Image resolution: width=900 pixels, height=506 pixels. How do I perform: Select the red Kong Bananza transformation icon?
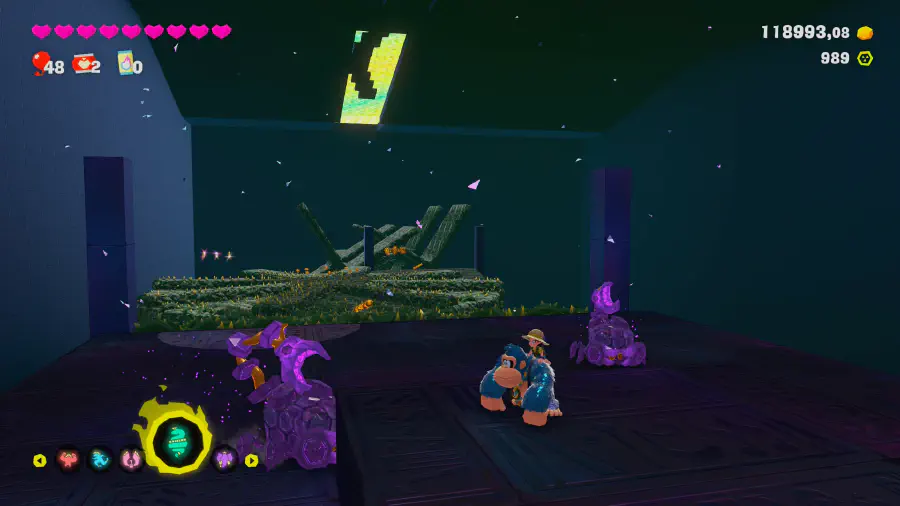pyautogui.click(x=69, y=460)
